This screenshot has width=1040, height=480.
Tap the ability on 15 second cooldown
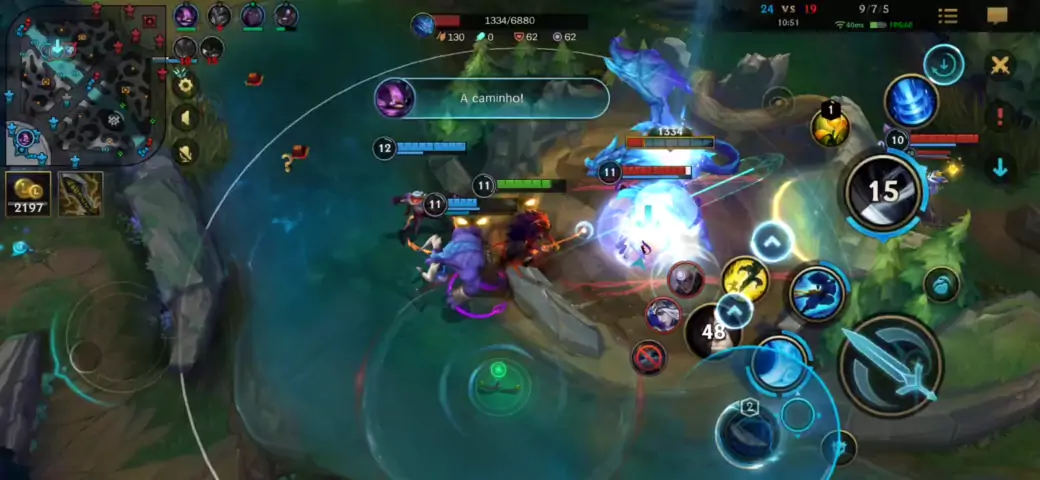(882, 192)
